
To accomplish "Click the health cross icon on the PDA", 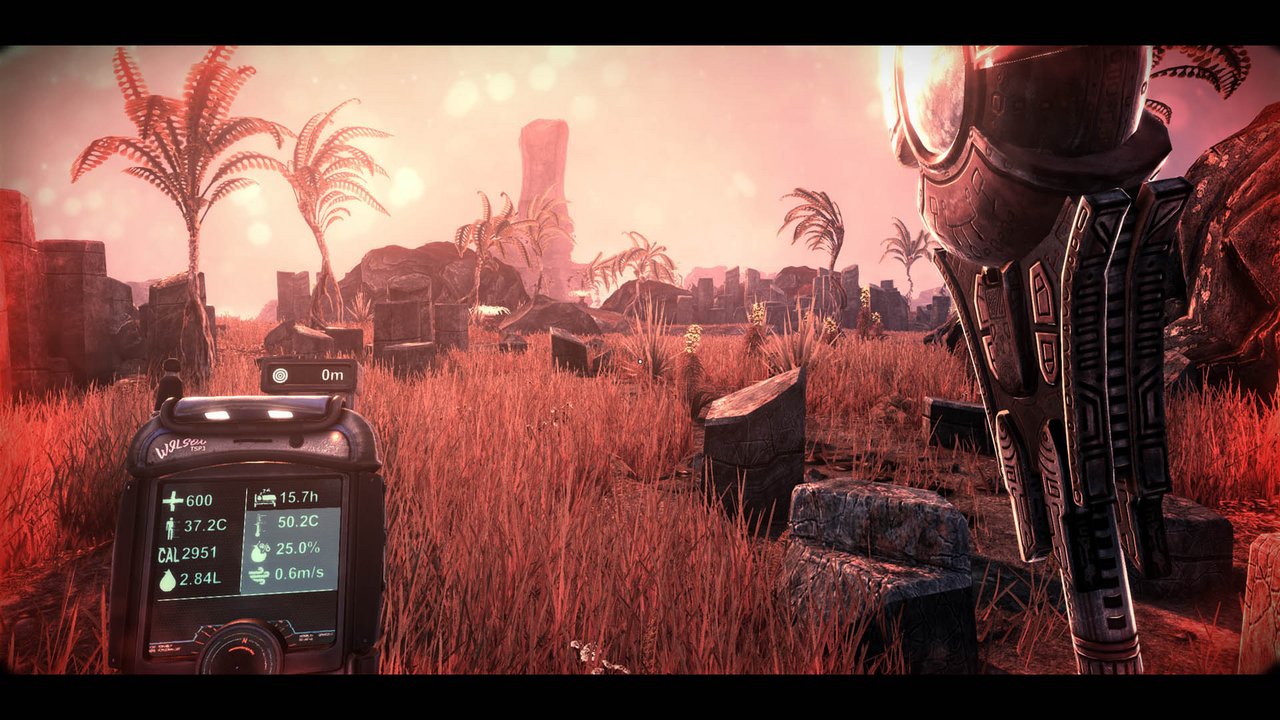I will point(174,500).
